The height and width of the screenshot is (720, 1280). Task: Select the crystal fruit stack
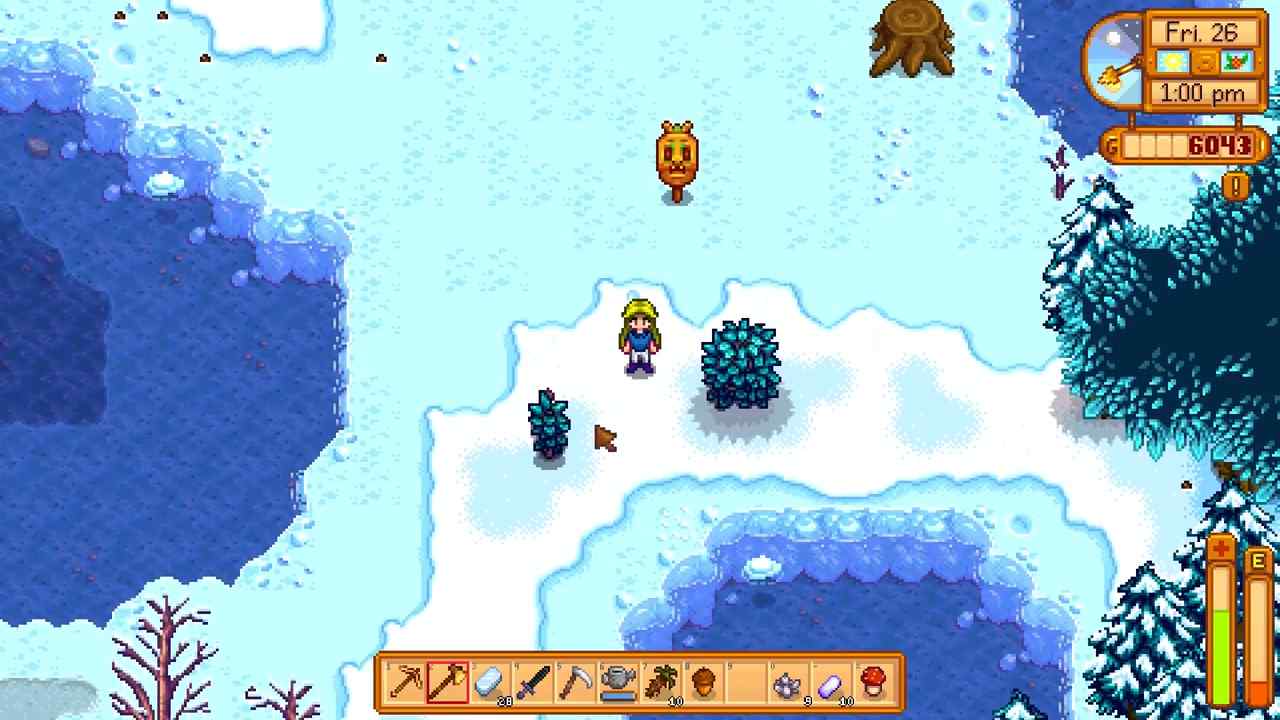point(831,683)
